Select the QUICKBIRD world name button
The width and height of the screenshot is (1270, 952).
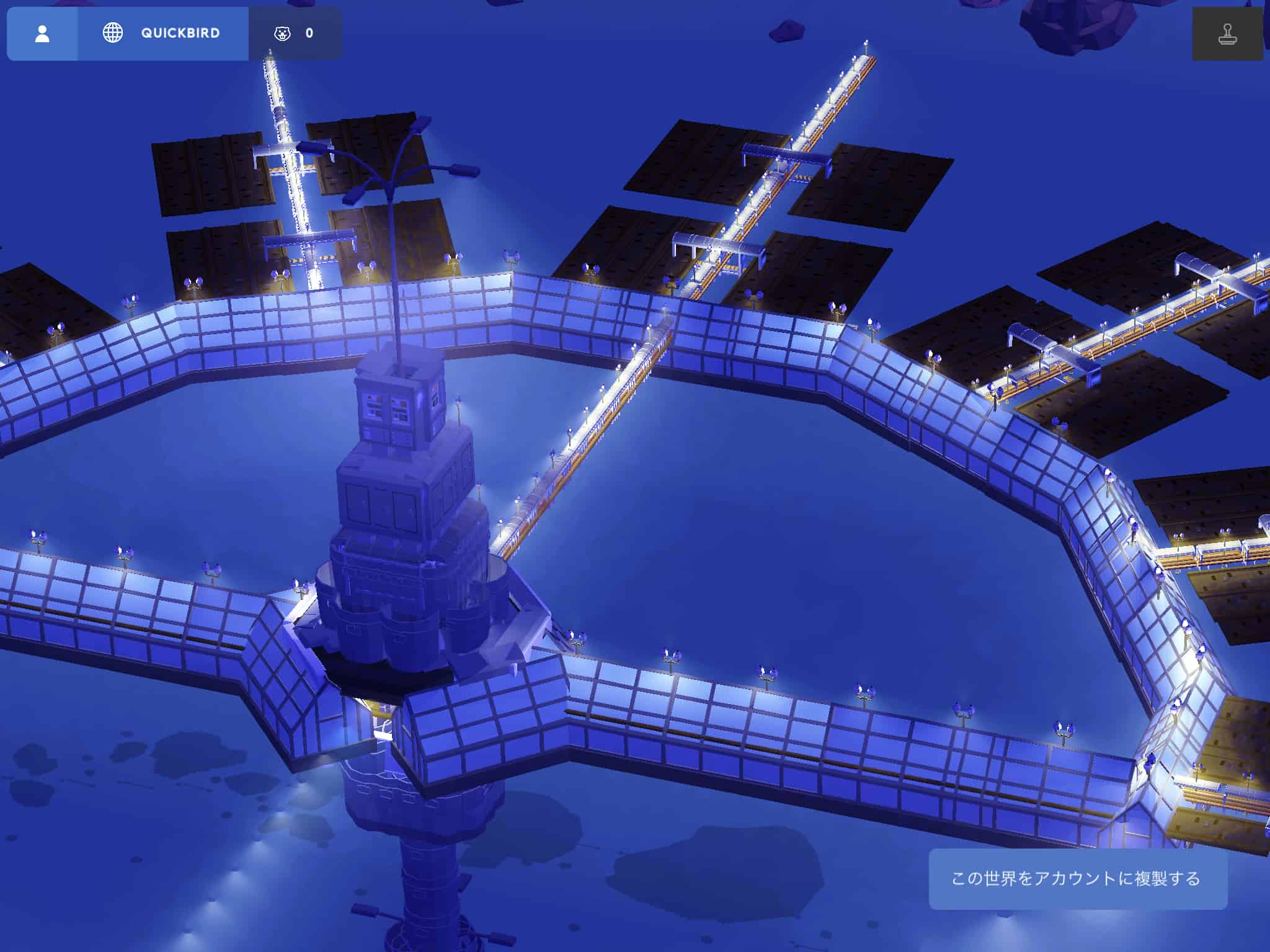[x=162, y=33]
